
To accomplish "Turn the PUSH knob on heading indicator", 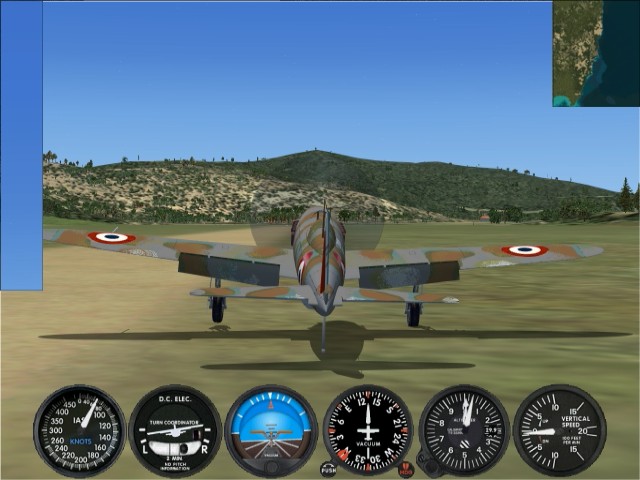I will [329, 468].
